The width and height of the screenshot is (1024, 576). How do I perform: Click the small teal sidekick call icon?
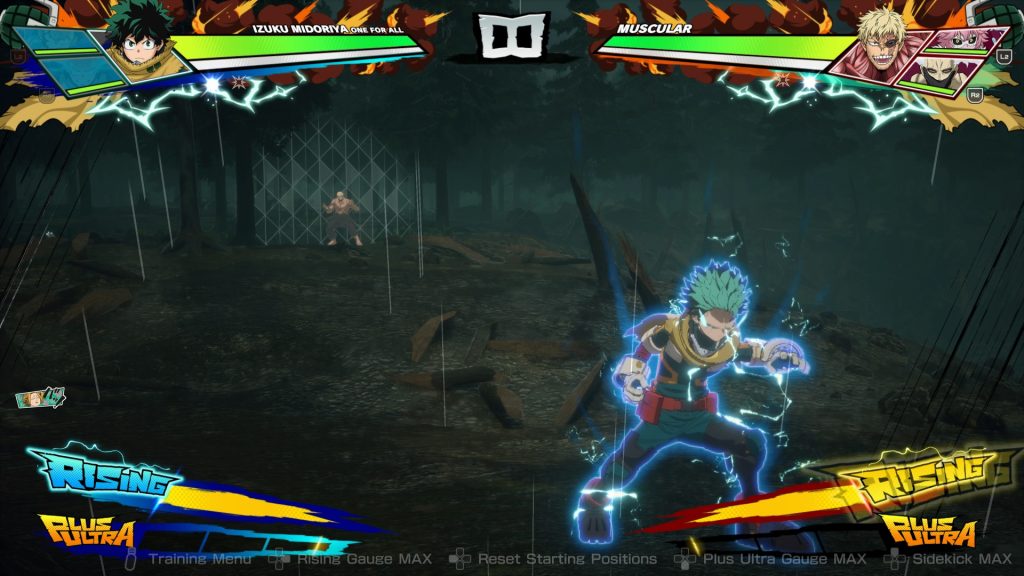point(40,398)
